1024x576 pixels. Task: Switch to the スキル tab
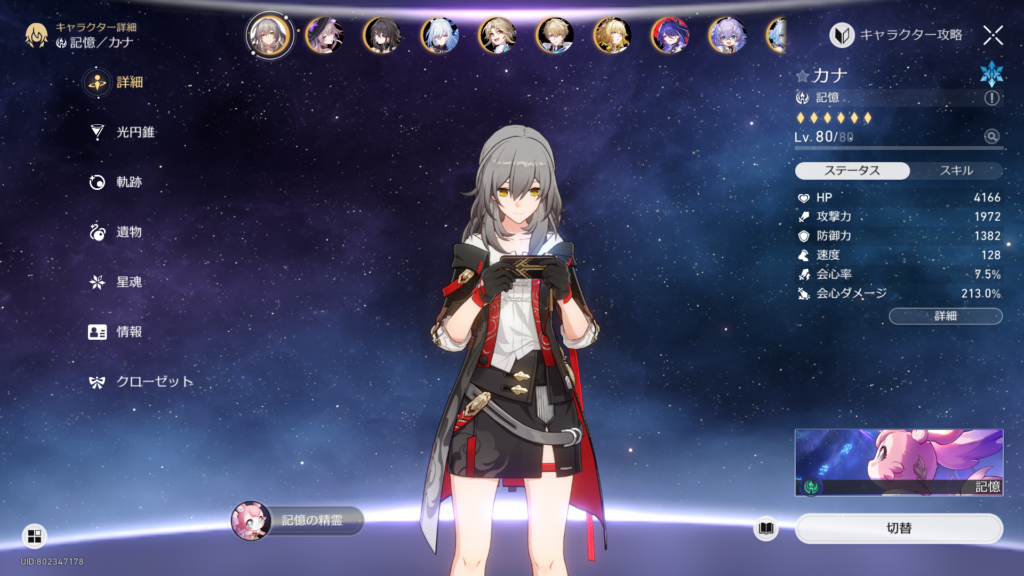click(x=956, y=171)
